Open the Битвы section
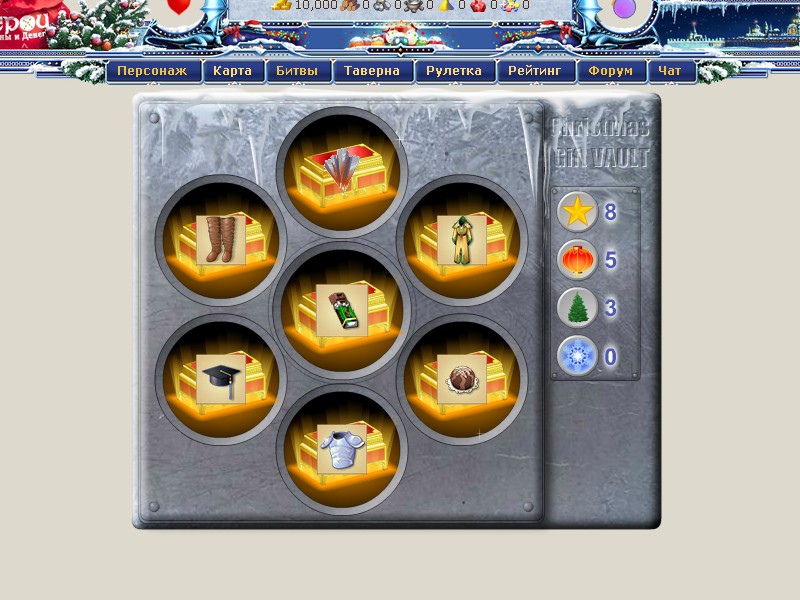 point(299,71)
